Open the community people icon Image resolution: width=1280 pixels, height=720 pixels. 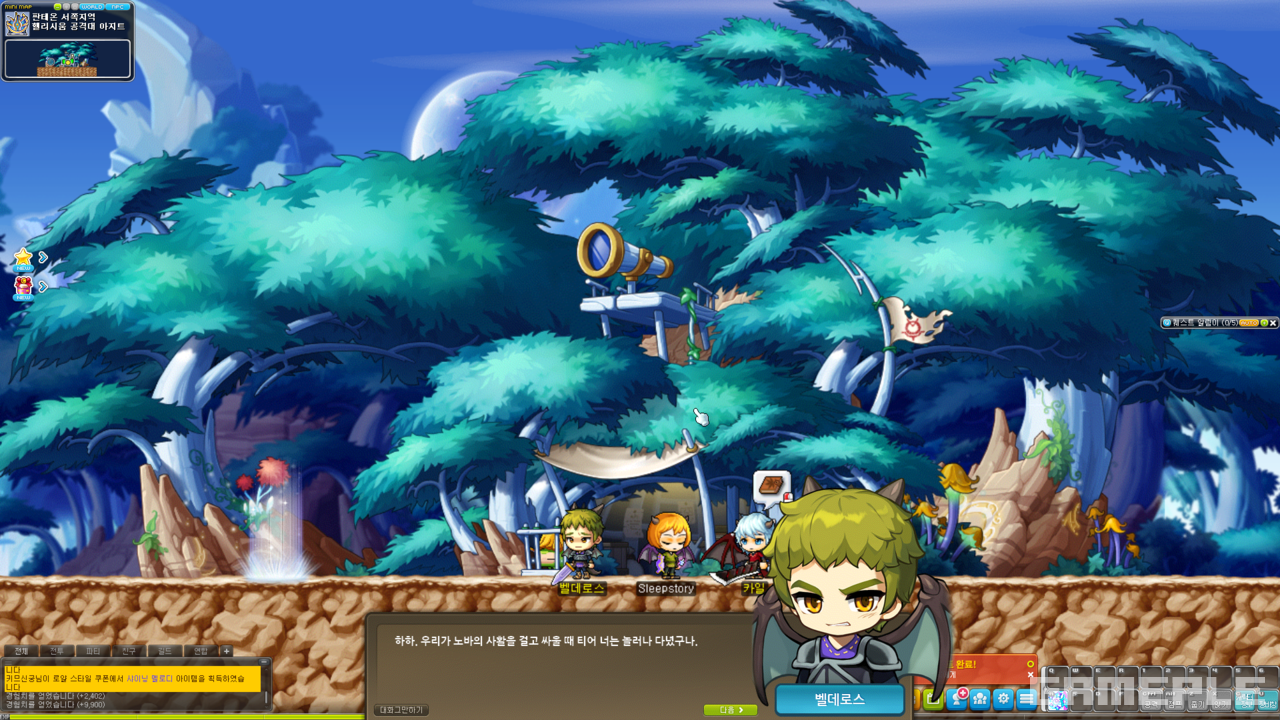pyautogui.click(x=980, y=699)
